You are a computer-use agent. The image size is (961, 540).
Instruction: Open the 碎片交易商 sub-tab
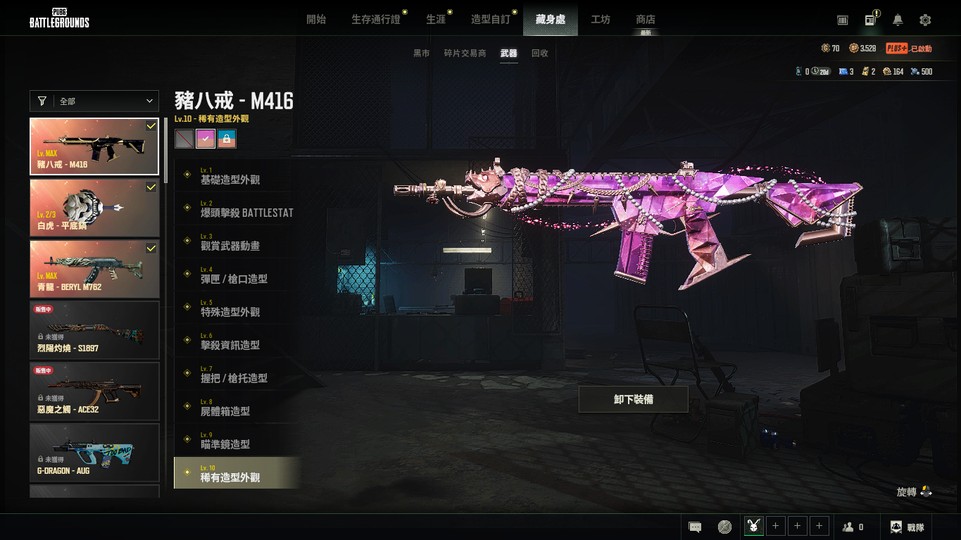pos(464,53)
